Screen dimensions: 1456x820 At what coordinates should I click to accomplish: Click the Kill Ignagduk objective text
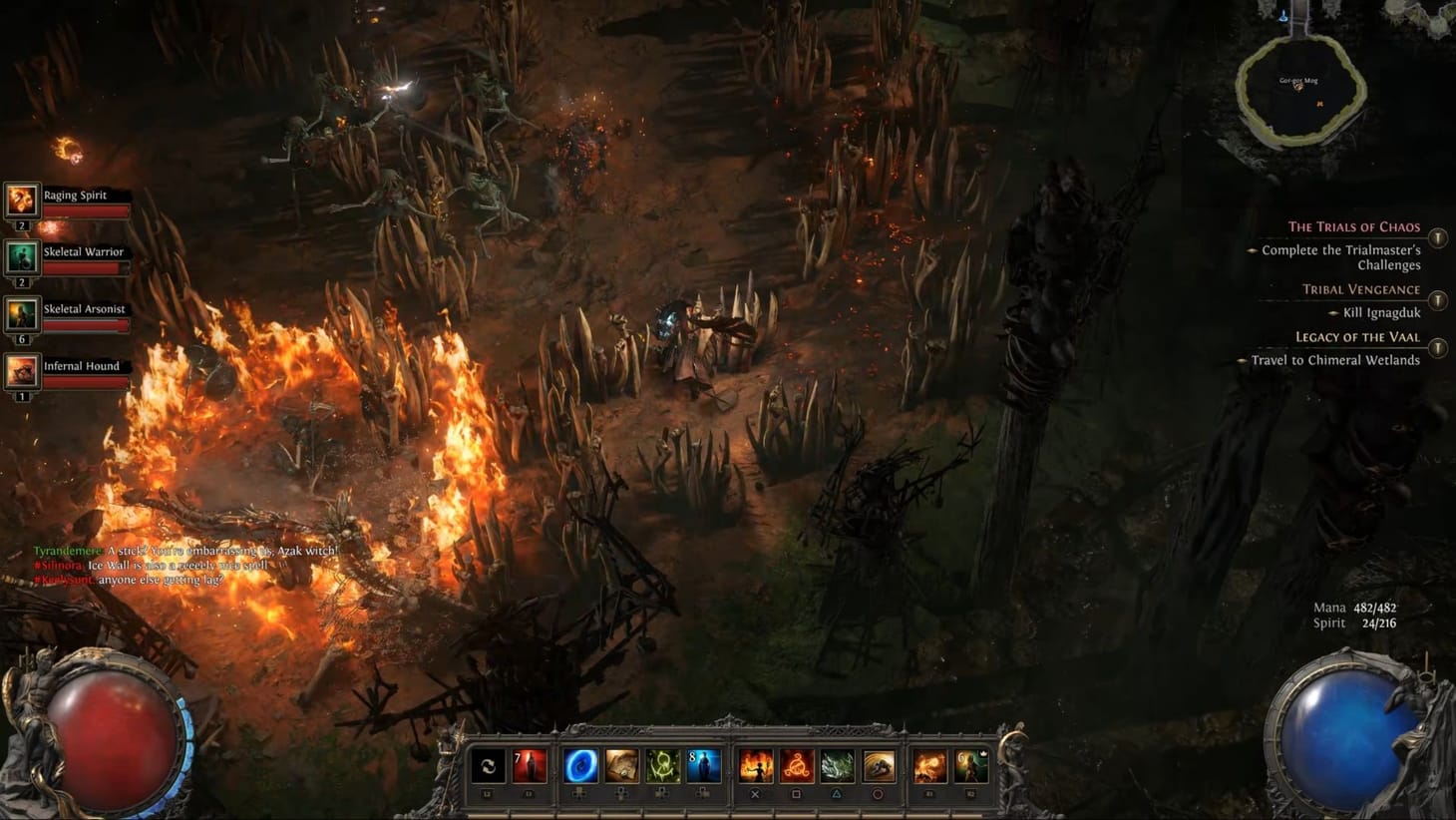[x=1381, y=313]
